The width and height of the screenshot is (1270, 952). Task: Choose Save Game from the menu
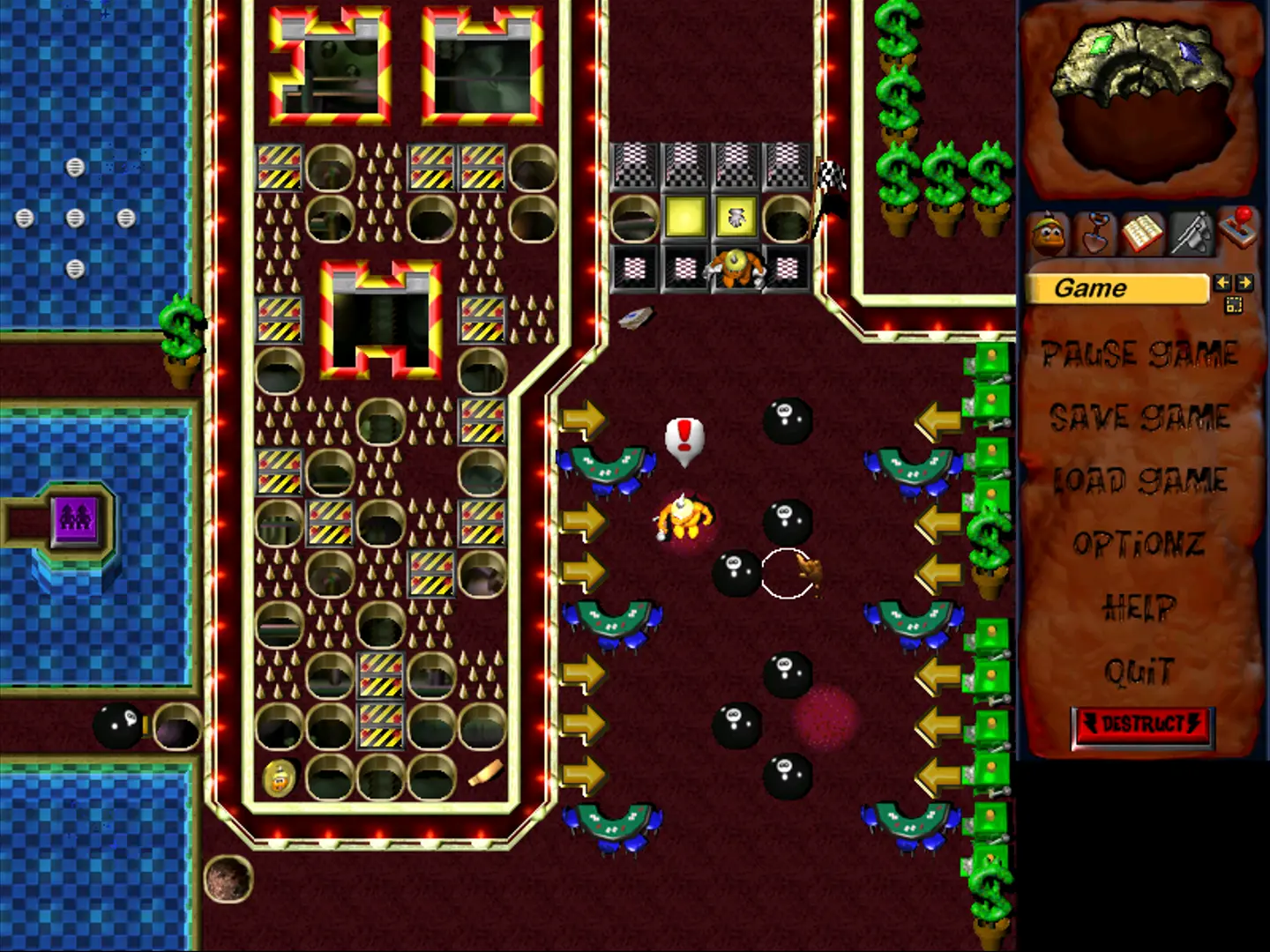(x=1139, y=417)
